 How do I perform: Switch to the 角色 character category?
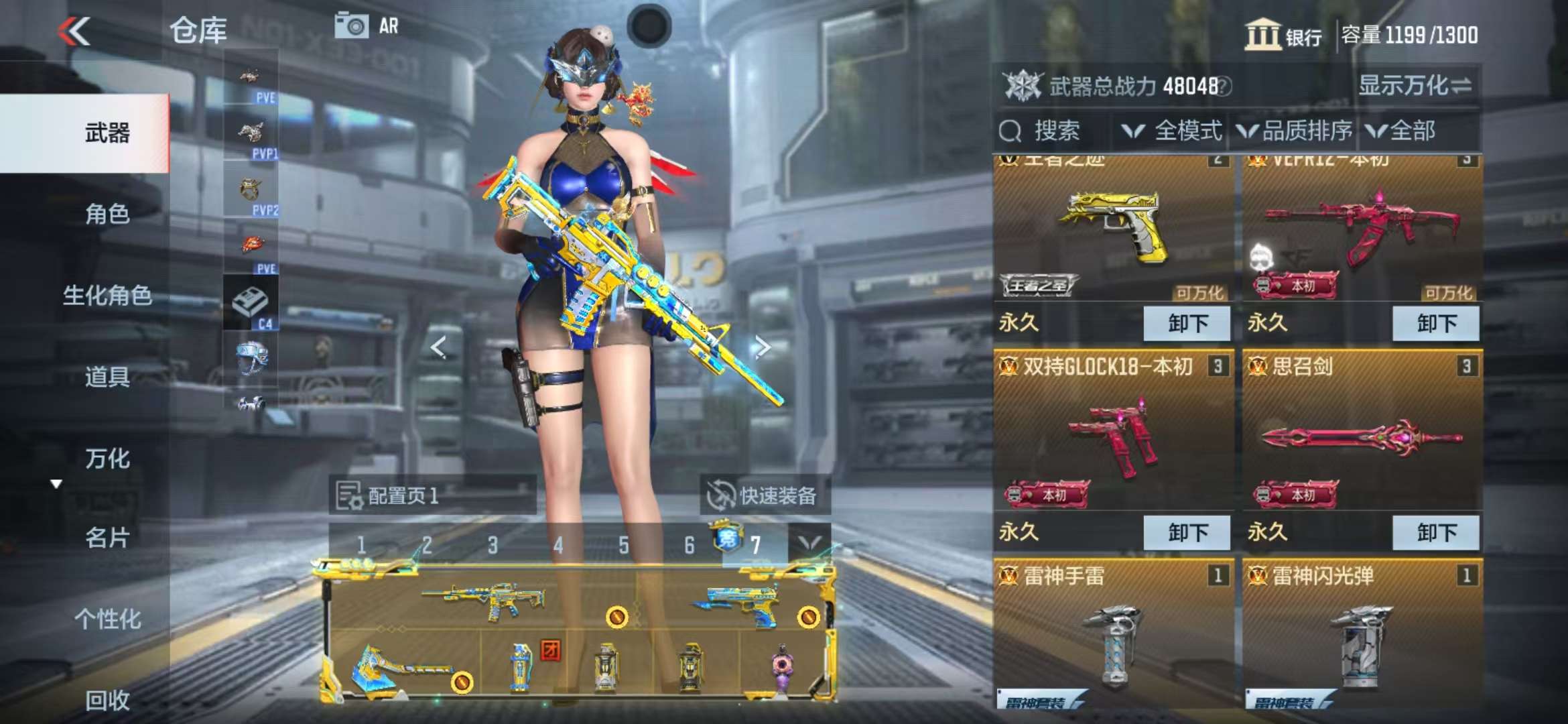tap(107, 215)
